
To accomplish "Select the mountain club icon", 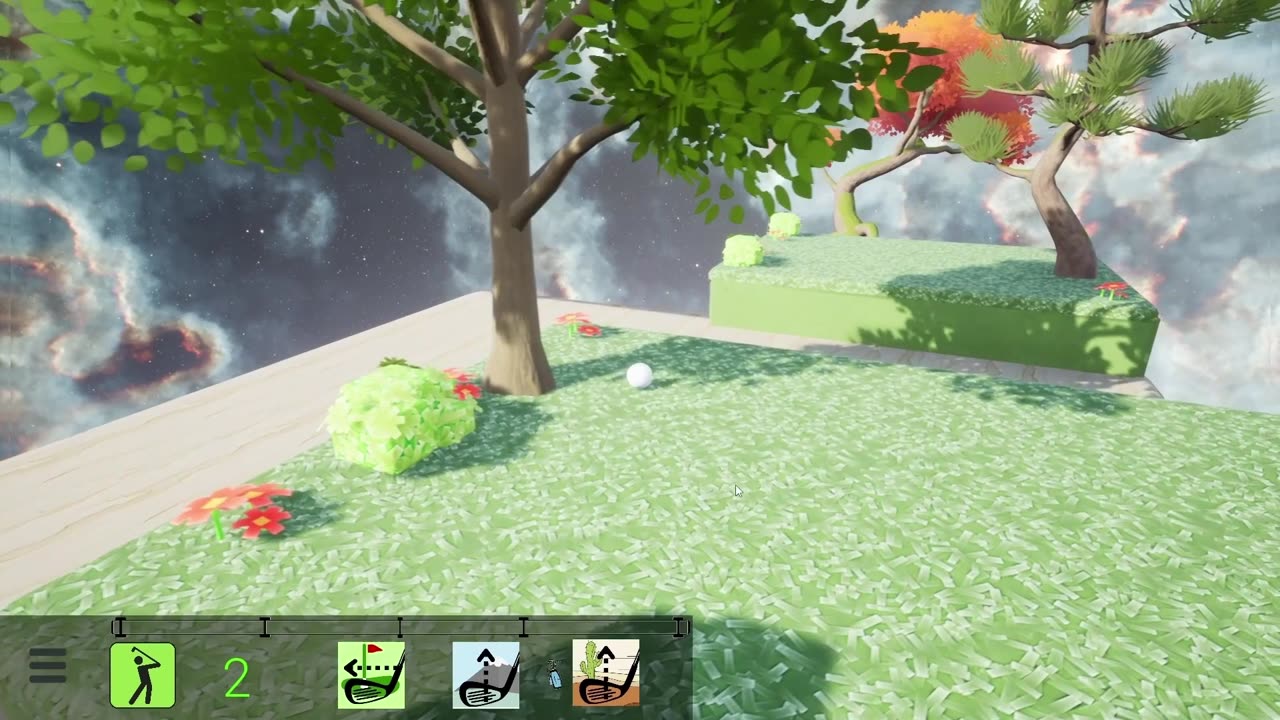I will tap(486, 675).
